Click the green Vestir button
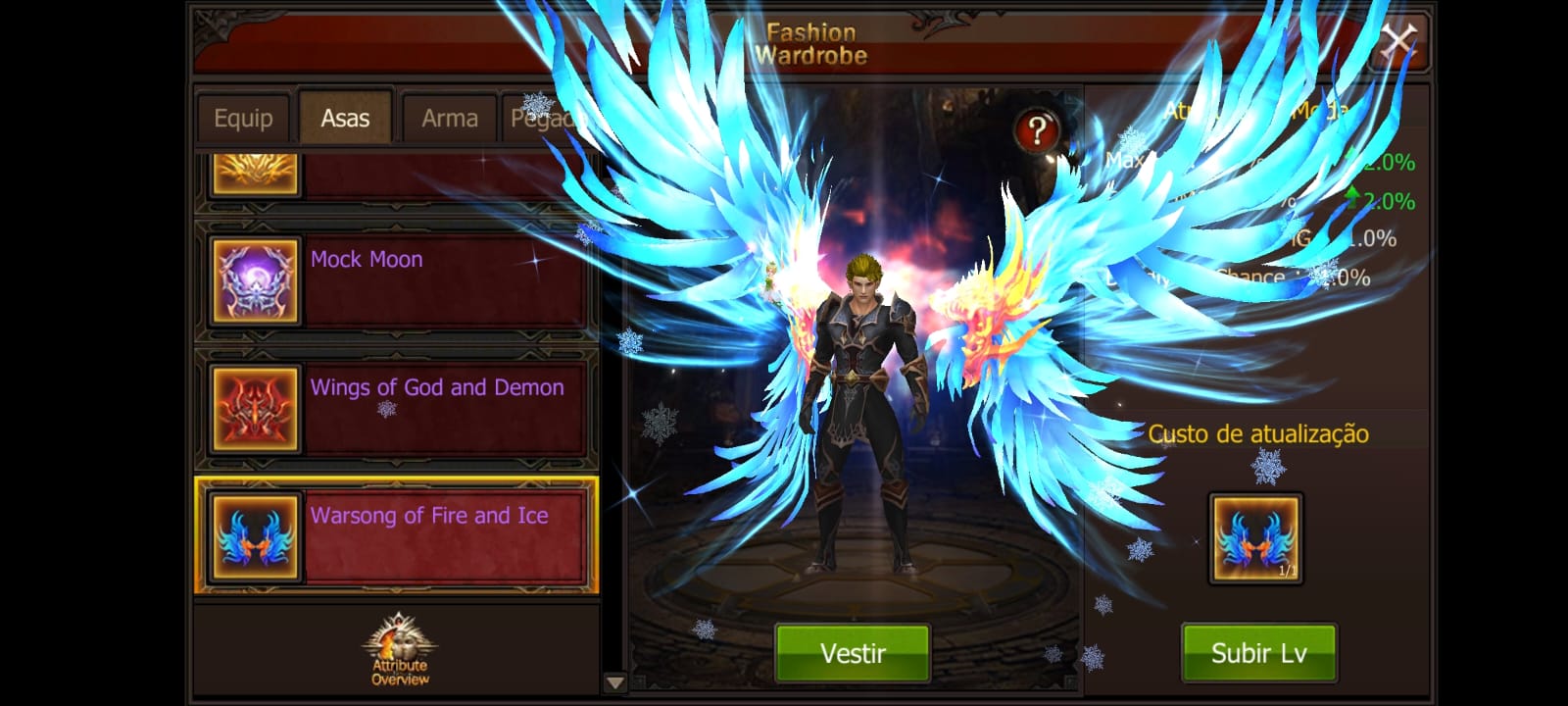 852,653
